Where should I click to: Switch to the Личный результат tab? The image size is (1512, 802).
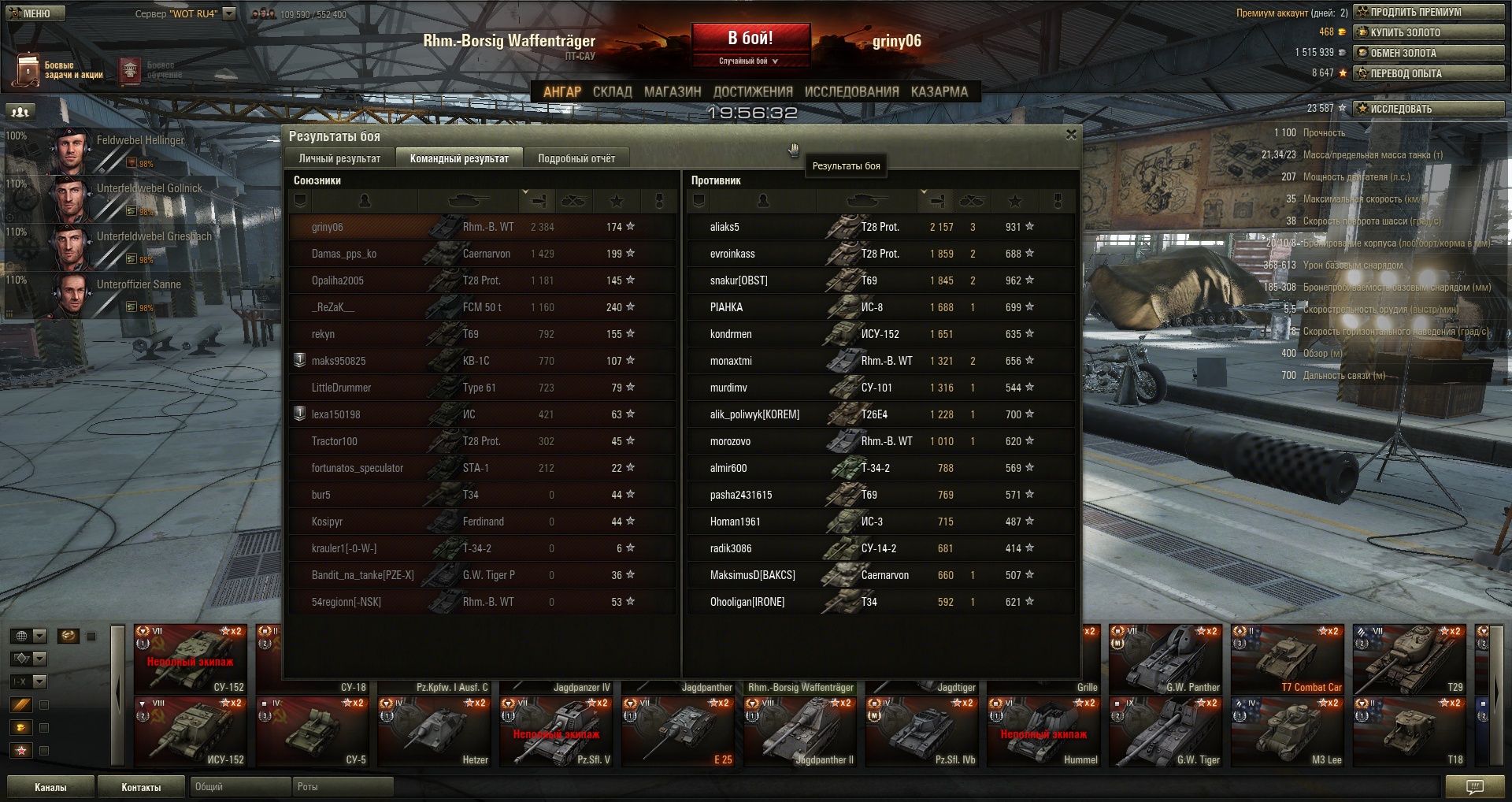[x=339, y=158]
